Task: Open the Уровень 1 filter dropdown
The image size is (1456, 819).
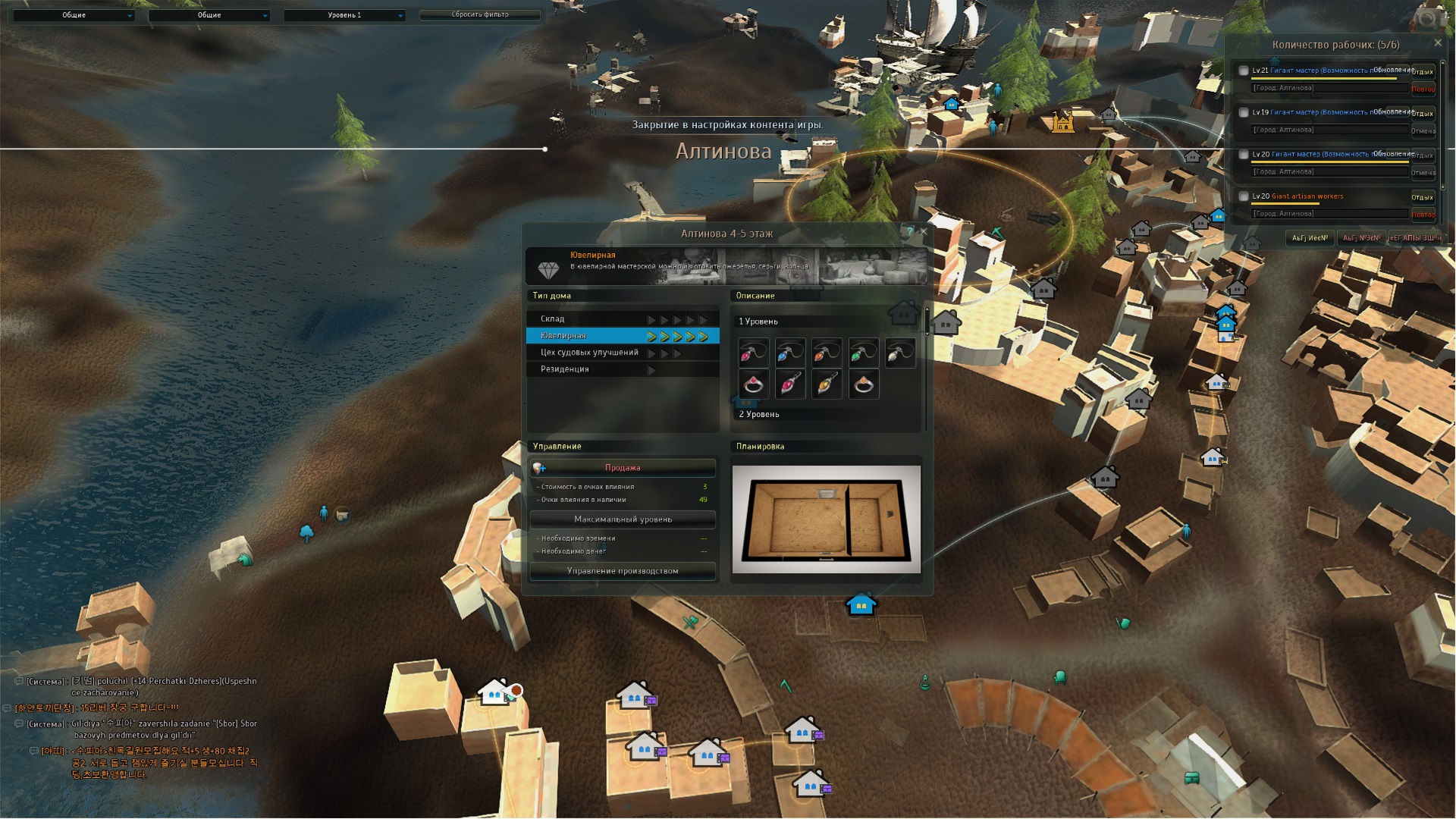Action: pyautogui.click(x=344, y=15)
